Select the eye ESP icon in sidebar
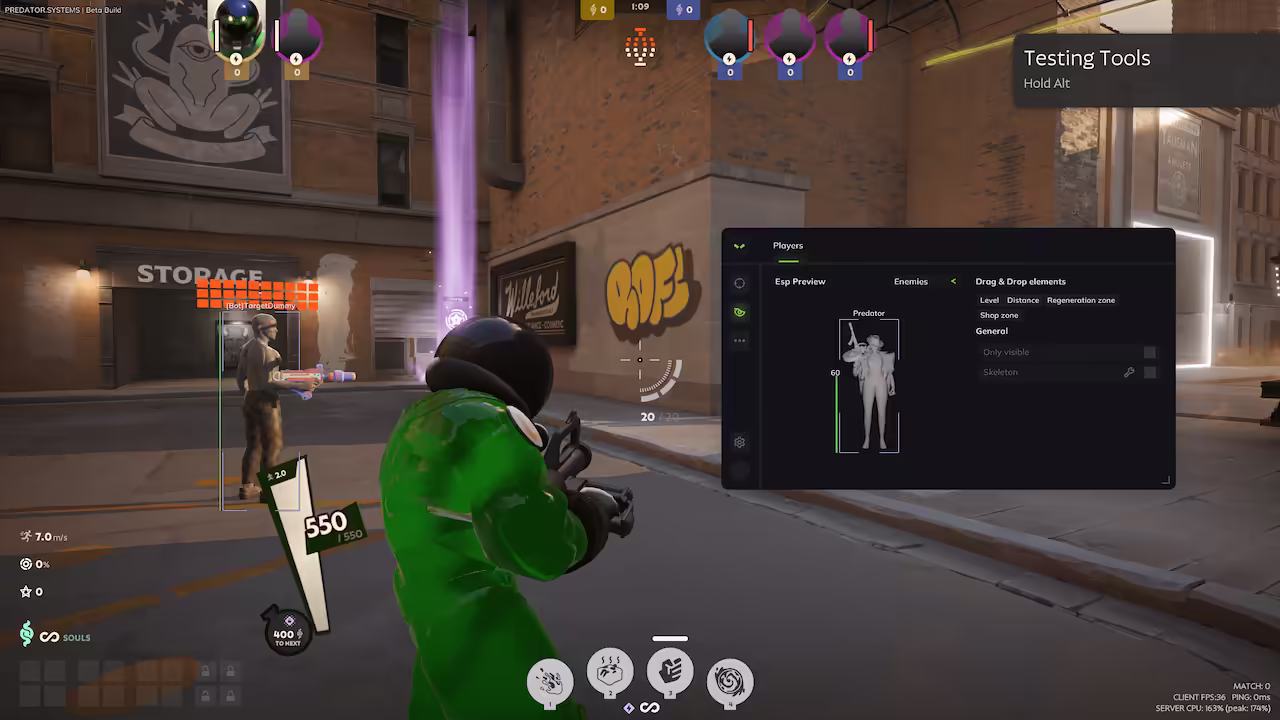 [740, 311]
